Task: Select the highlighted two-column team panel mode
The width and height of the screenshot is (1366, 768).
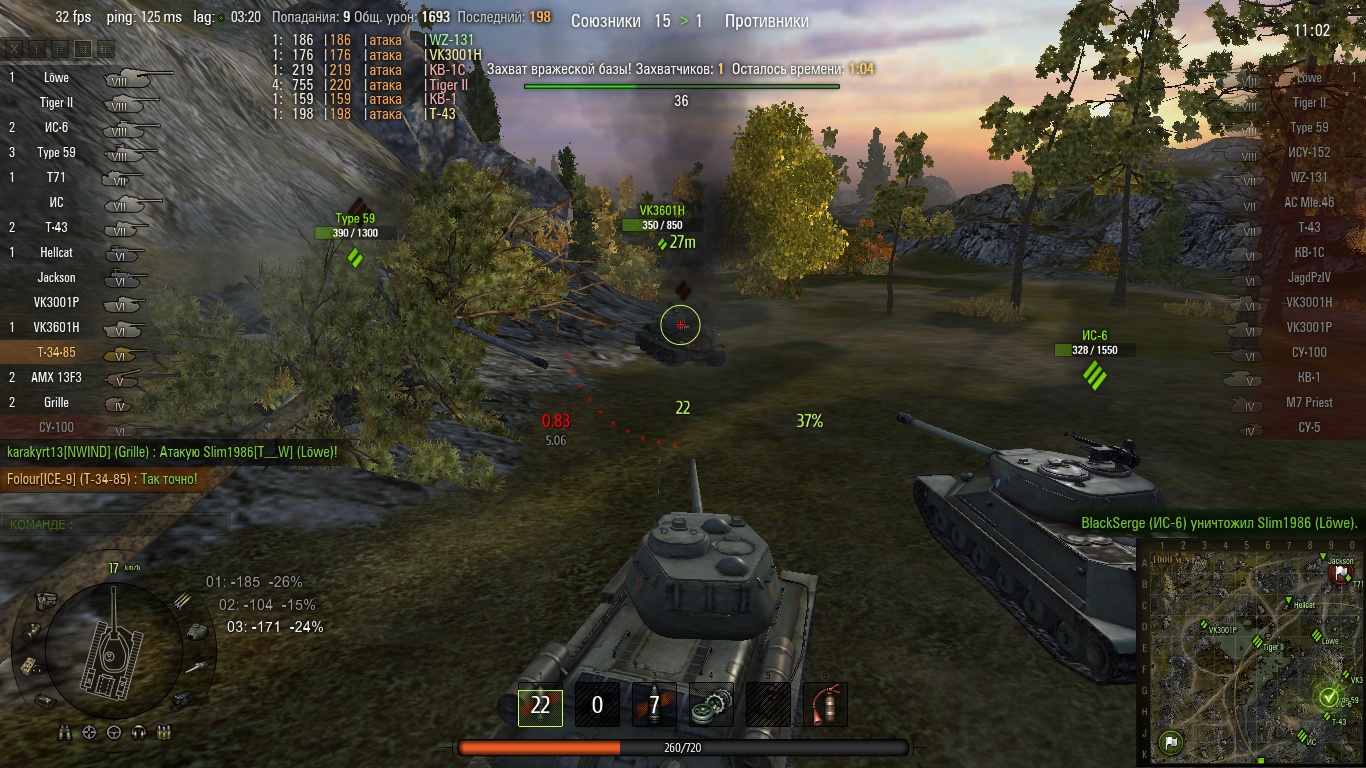Action: click(83, 48)
